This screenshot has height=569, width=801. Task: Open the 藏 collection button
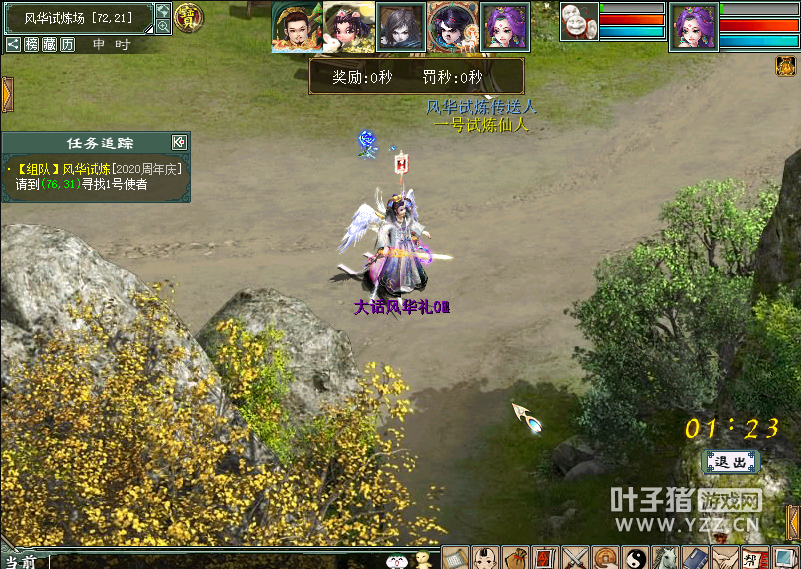pos(50,44)
